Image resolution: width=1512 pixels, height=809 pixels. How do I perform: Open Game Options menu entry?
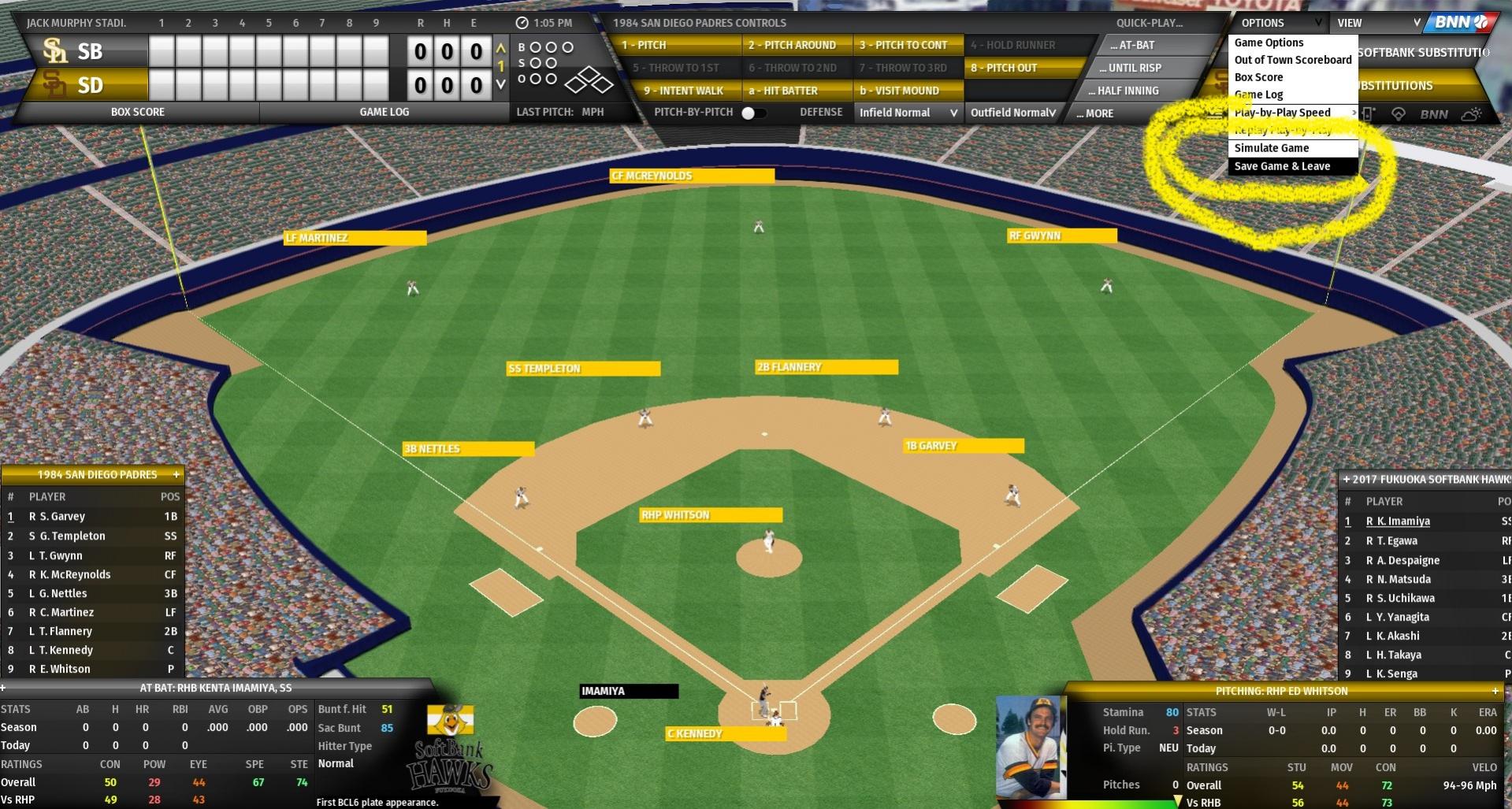[x=1269, y=43]
